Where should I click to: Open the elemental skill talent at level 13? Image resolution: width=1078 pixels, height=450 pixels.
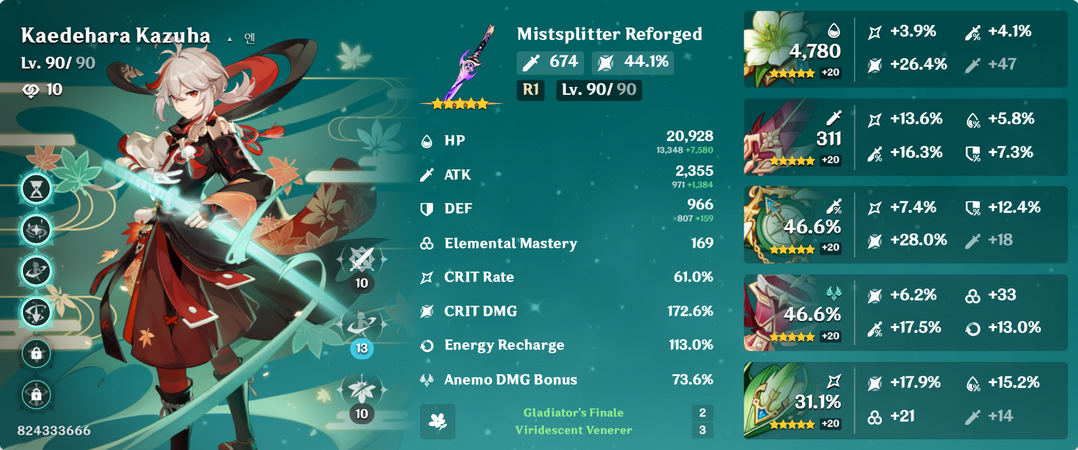click(361, 325)
